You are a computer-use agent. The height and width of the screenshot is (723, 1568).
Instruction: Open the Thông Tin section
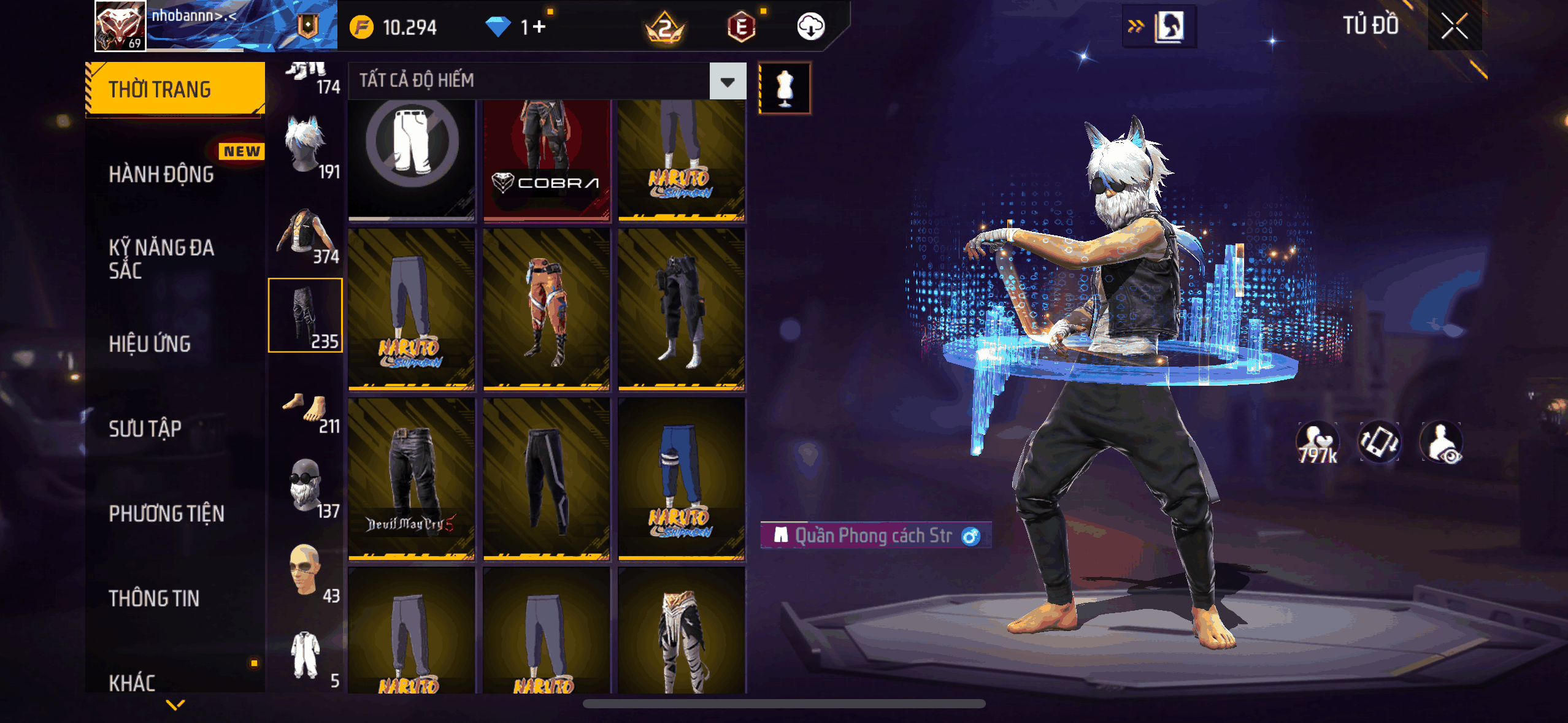tap(154, 598)
